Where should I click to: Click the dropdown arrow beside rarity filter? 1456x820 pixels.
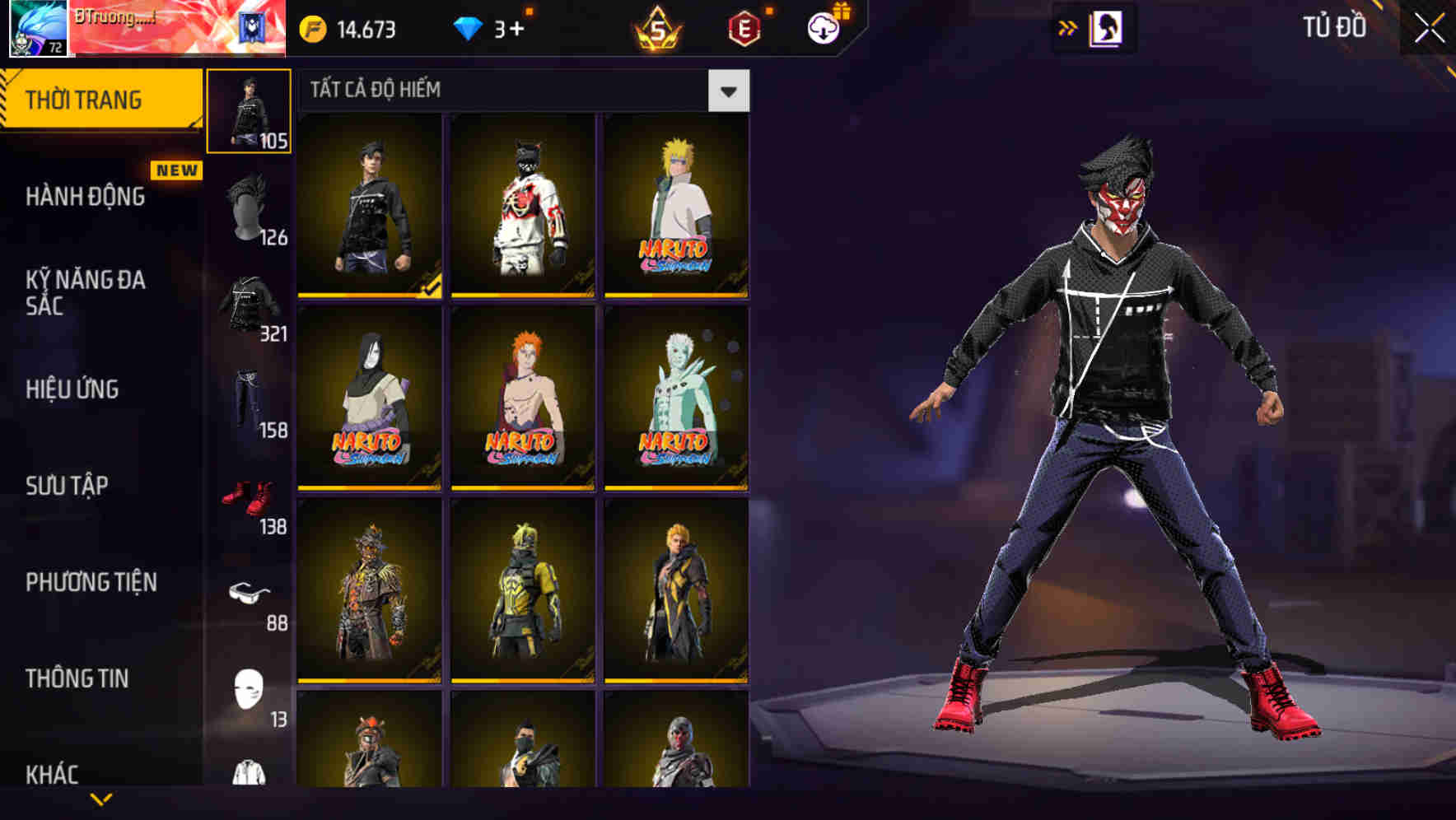click(728, 91)
